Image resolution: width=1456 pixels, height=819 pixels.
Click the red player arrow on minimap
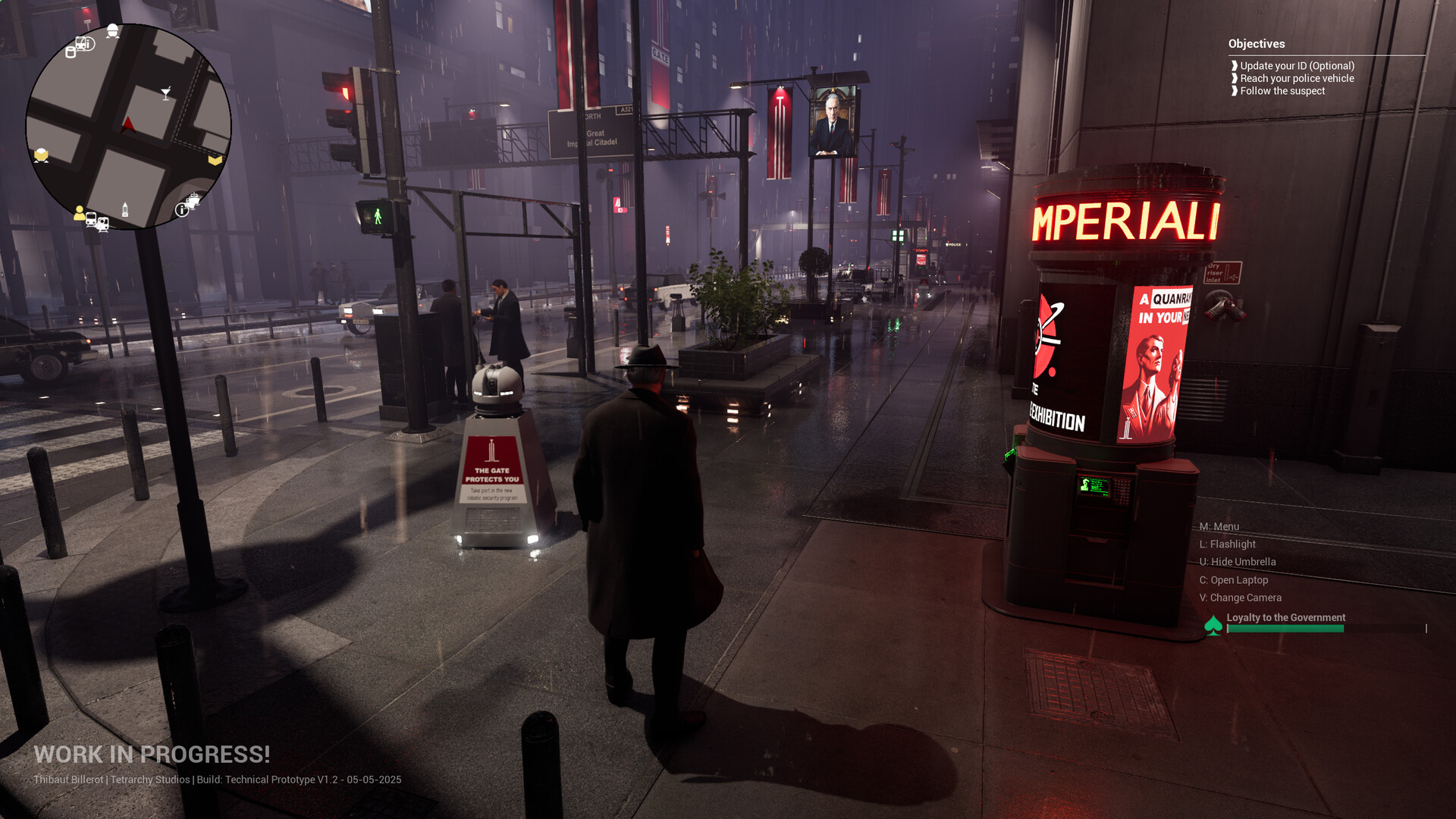click(128, 124)
